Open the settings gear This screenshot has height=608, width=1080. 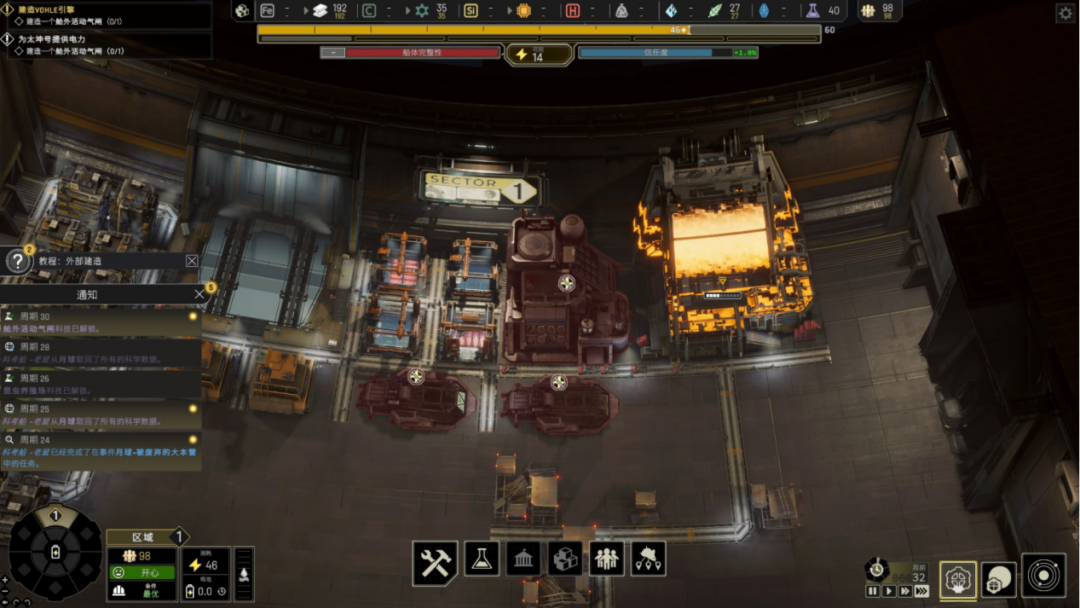click(x=1065, y=13)
